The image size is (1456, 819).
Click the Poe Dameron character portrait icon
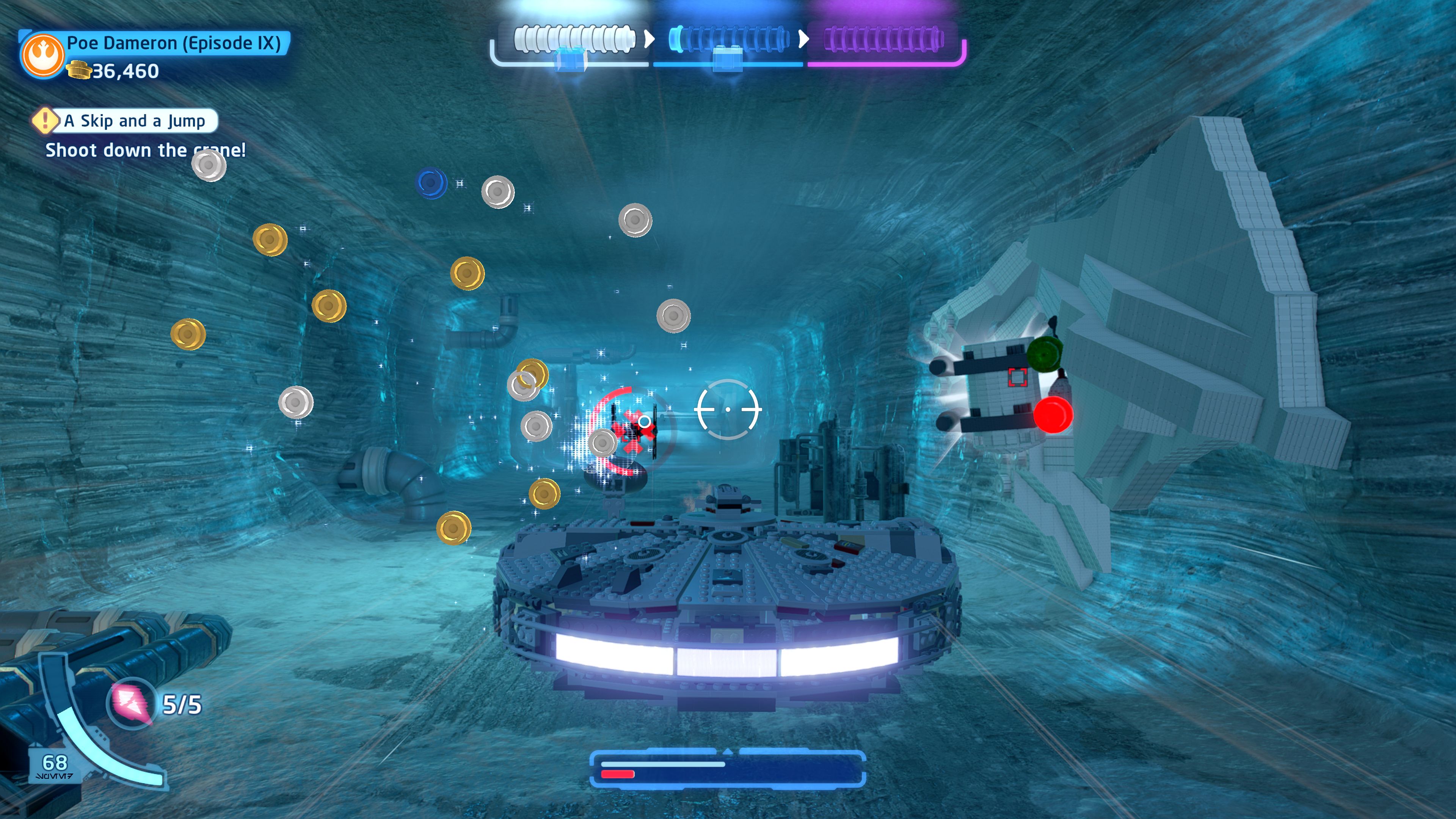coord(42,55)
